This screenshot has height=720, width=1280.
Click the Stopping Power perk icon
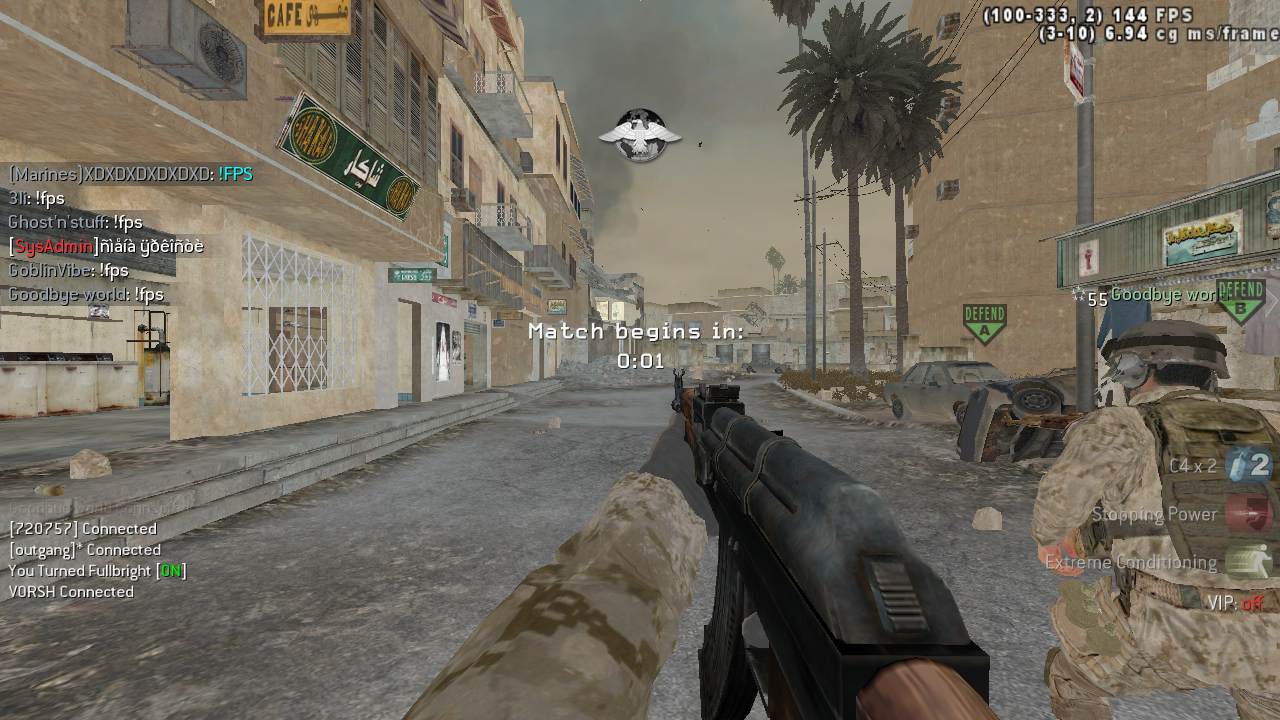[x=1248, y=514]
